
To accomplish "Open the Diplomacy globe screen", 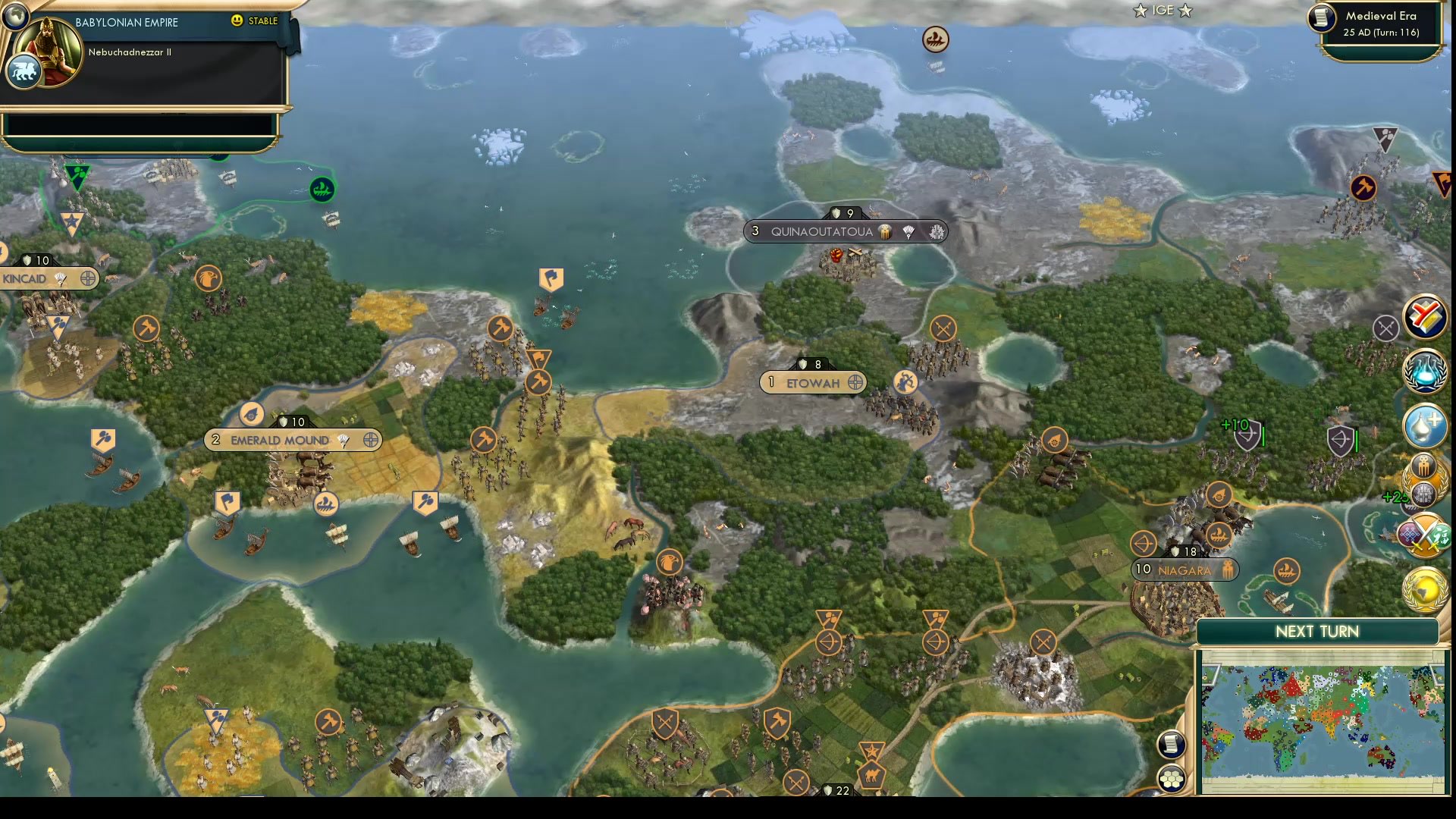I will pos(1424,591).
